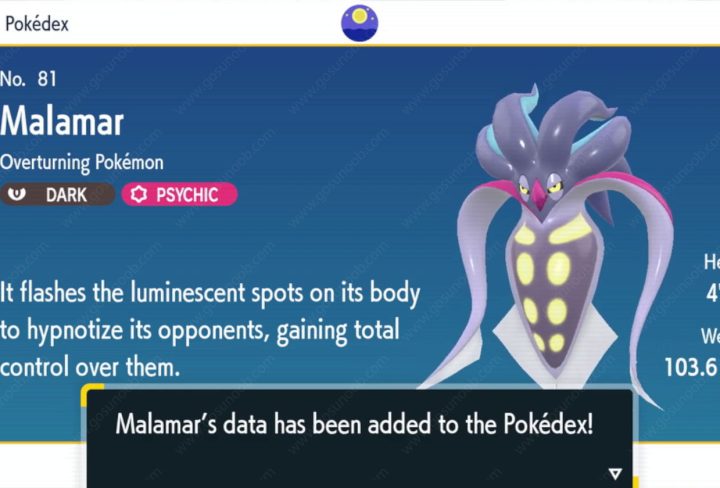
Task: Select the PSYCHIC type badge
Action: [180, 194]
